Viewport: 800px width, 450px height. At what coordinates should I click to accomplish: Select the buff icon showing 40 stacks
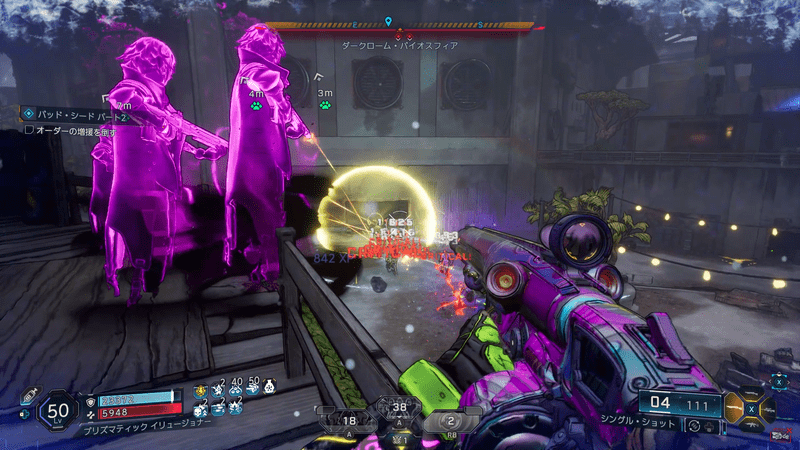tap(236, 388)
